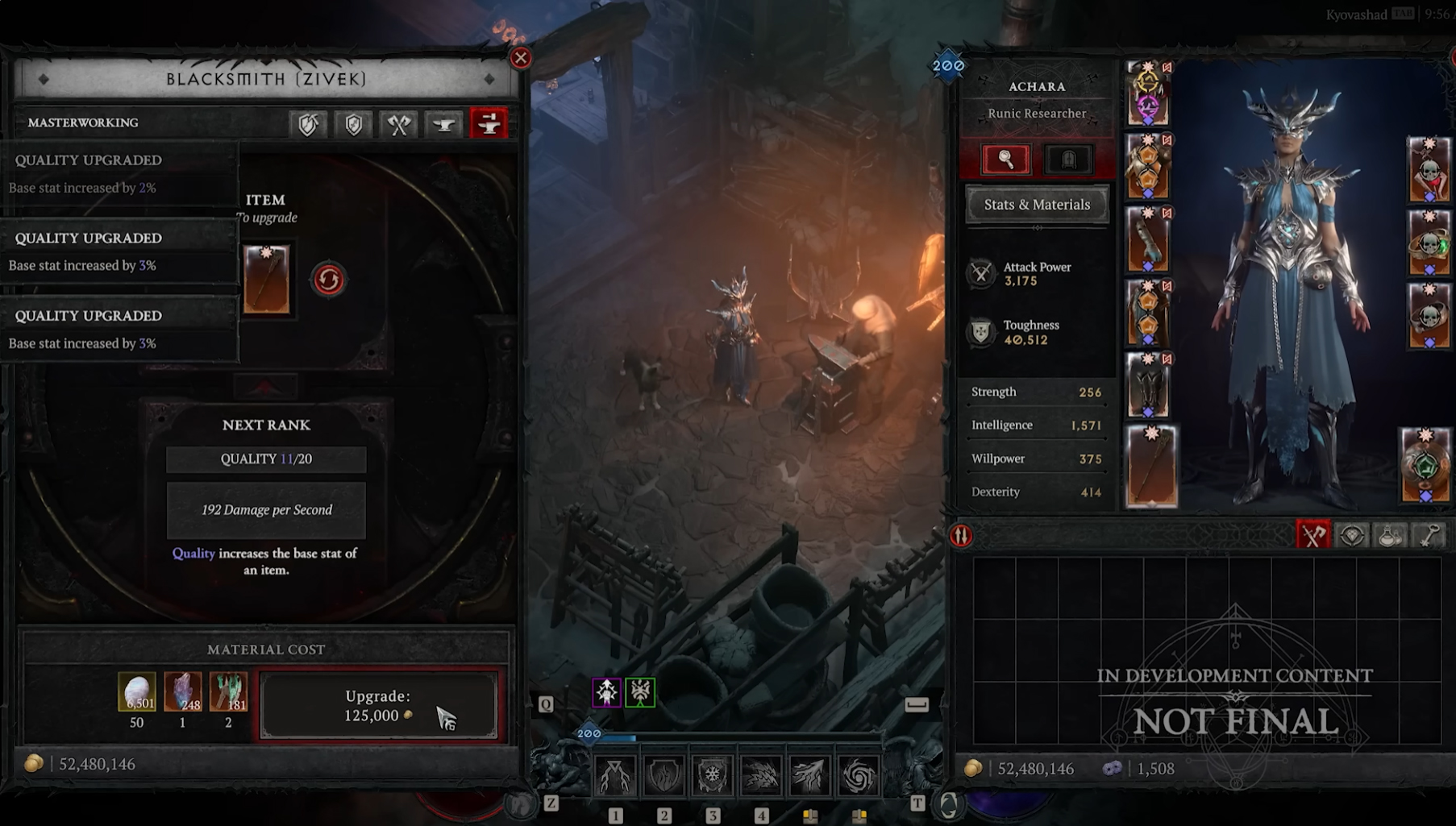
Task: Open the Stats & Materials panel
Action: pos(1037,205)
